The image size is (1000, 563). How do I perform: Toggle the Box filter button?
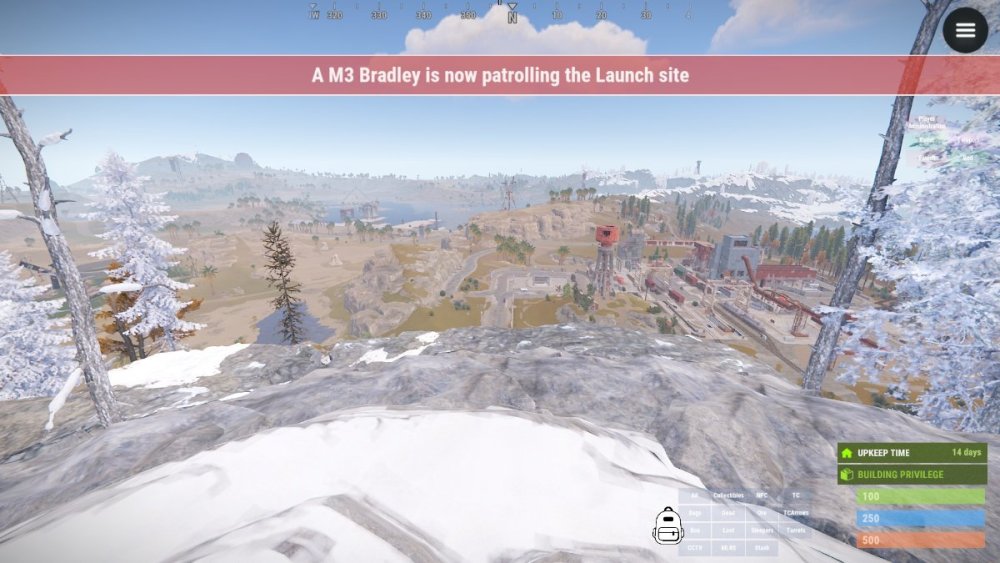tap(695, 530)
